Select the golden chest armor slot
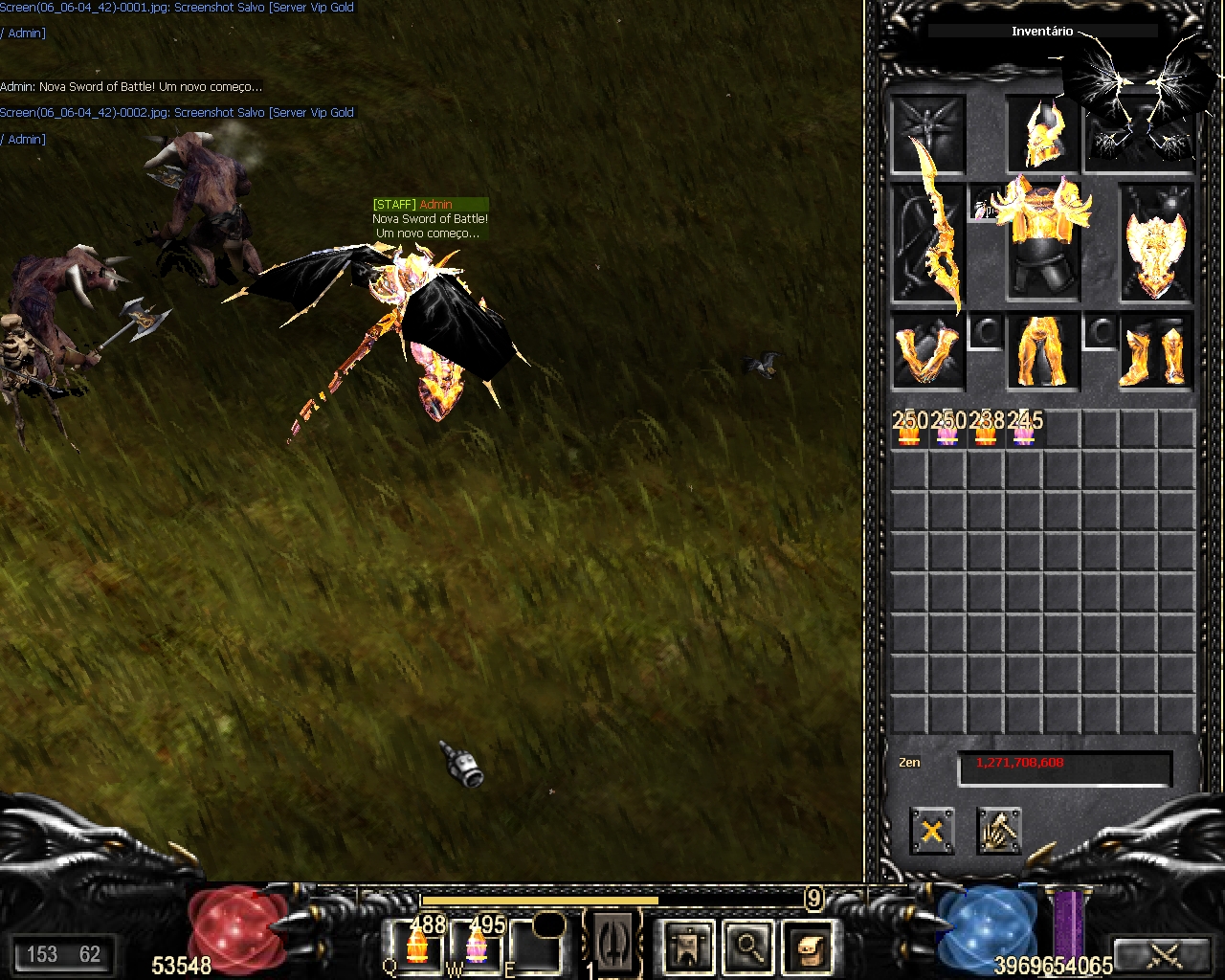The image size is (1225, 980). (x=1042, y=239)
